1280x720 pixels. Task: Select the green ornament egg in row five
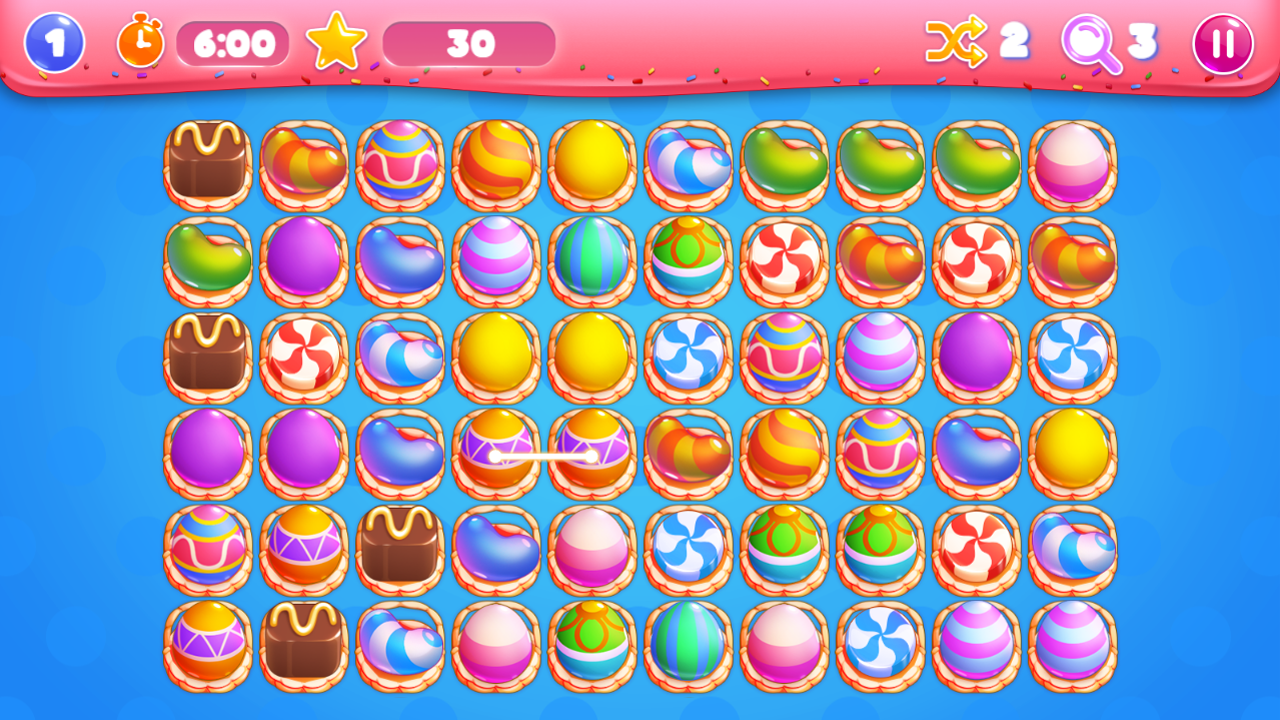coord(785,547)
